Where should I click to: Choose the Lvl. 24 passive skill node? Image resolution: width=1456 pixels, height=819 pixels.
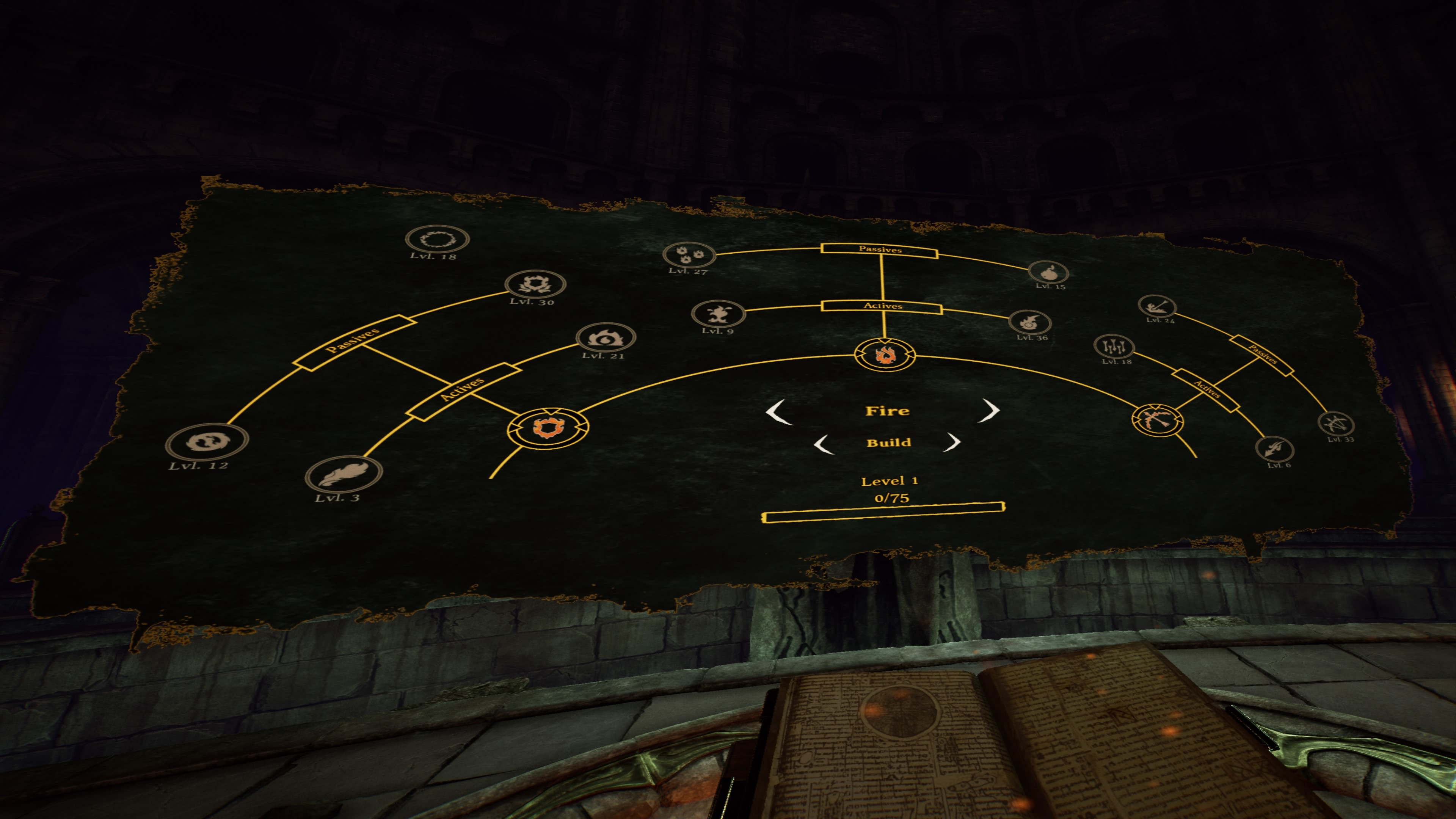[1156, 306]
